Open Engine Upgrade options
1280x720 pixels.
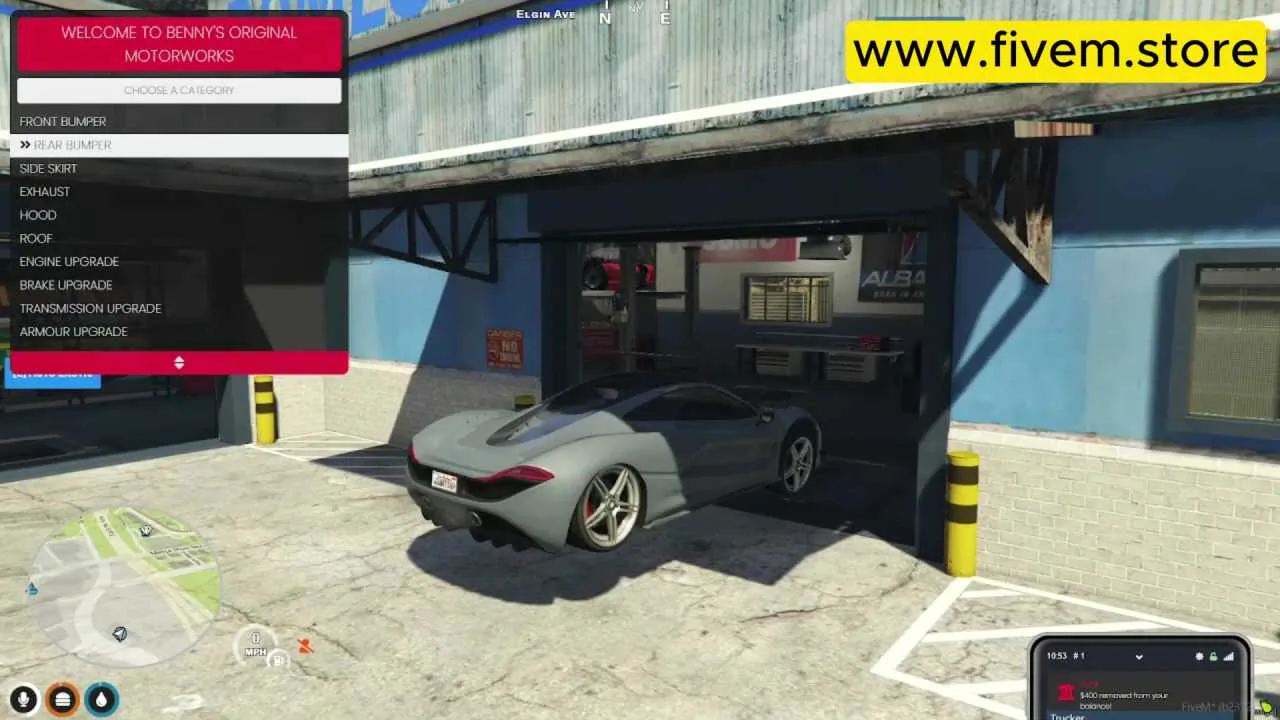[x=69, y=261]
